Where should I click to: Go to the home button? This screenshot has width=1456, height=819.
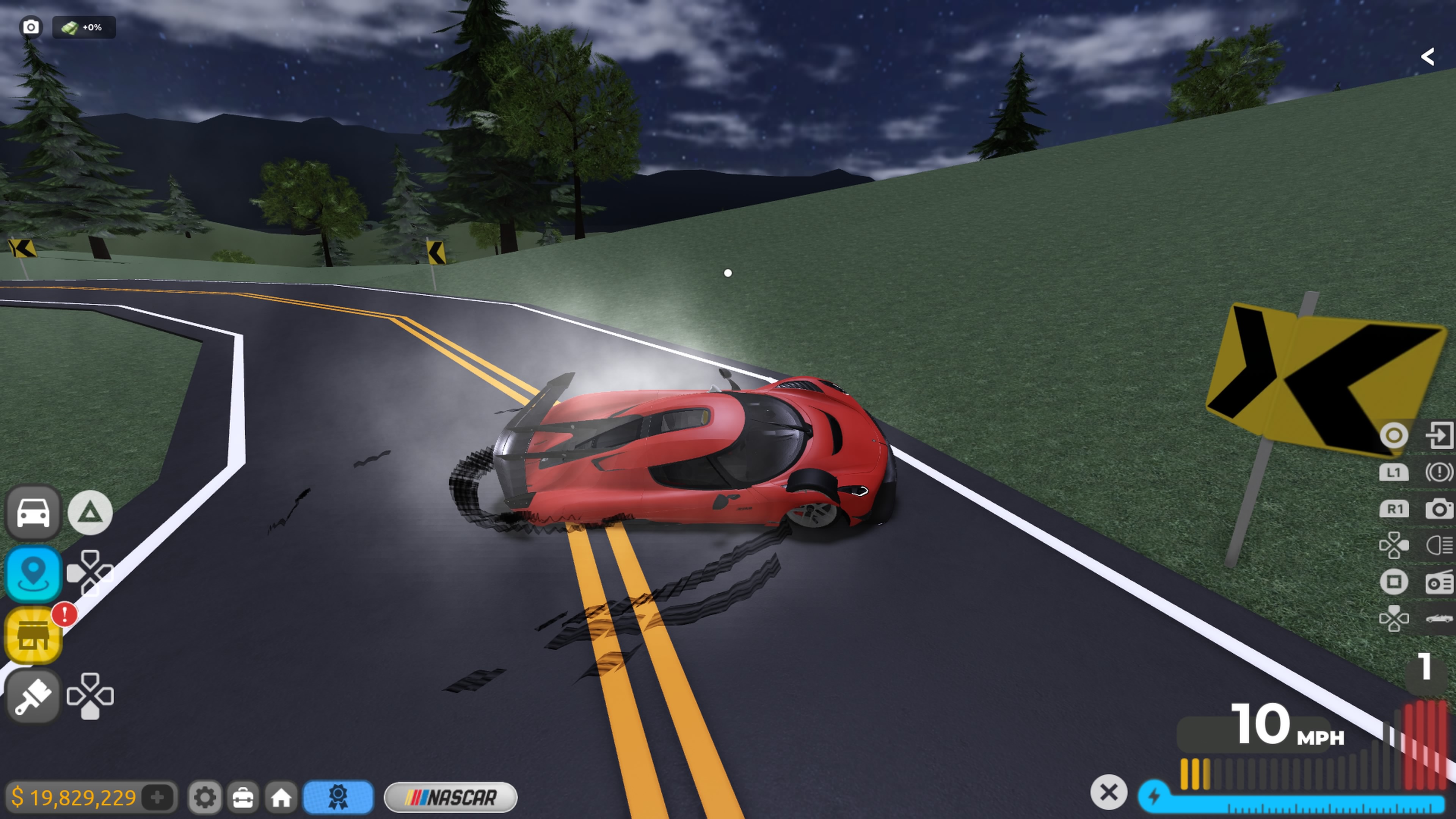click(281, 797)
